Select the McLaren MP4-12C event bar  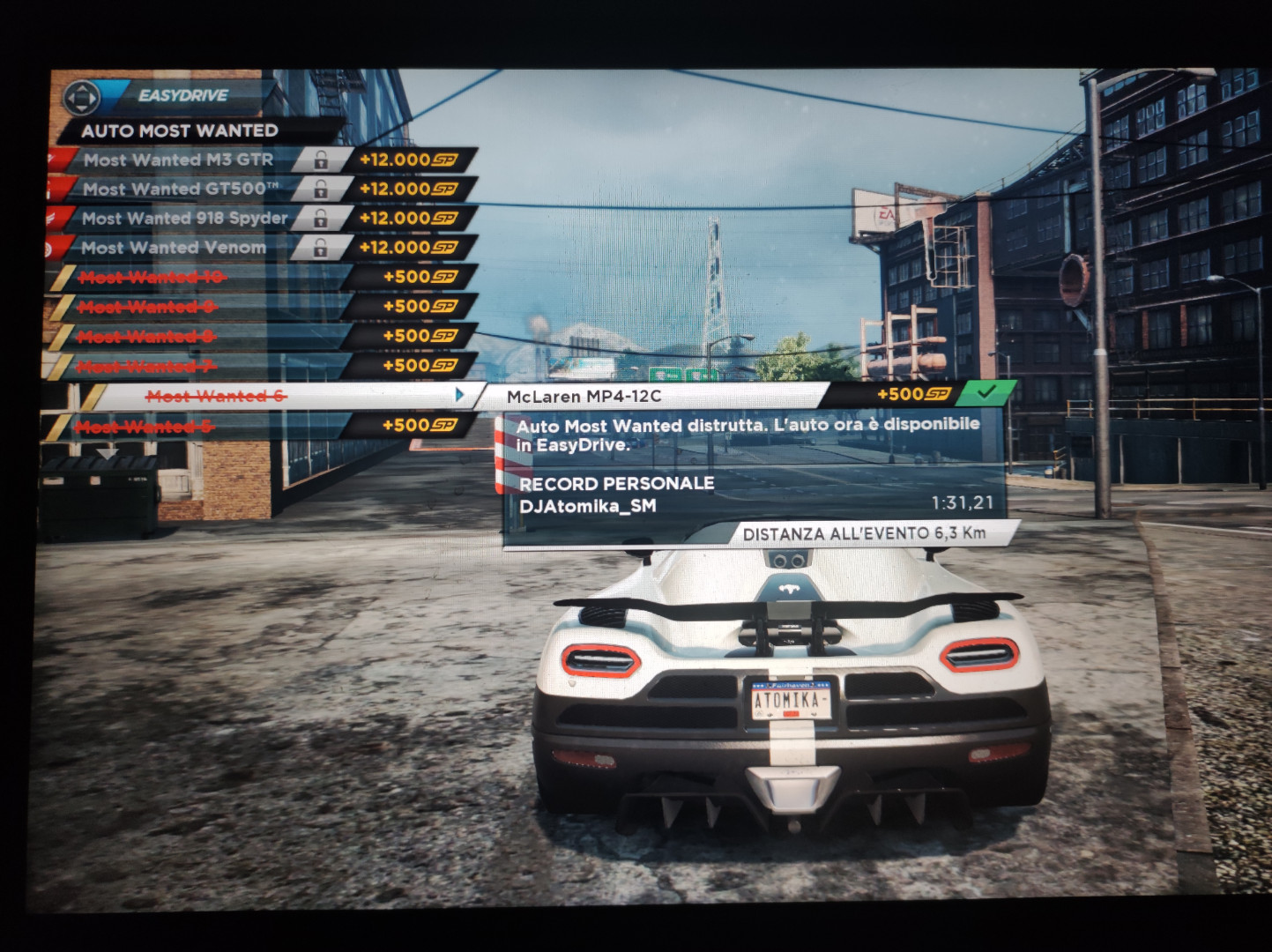pos(652,396)
